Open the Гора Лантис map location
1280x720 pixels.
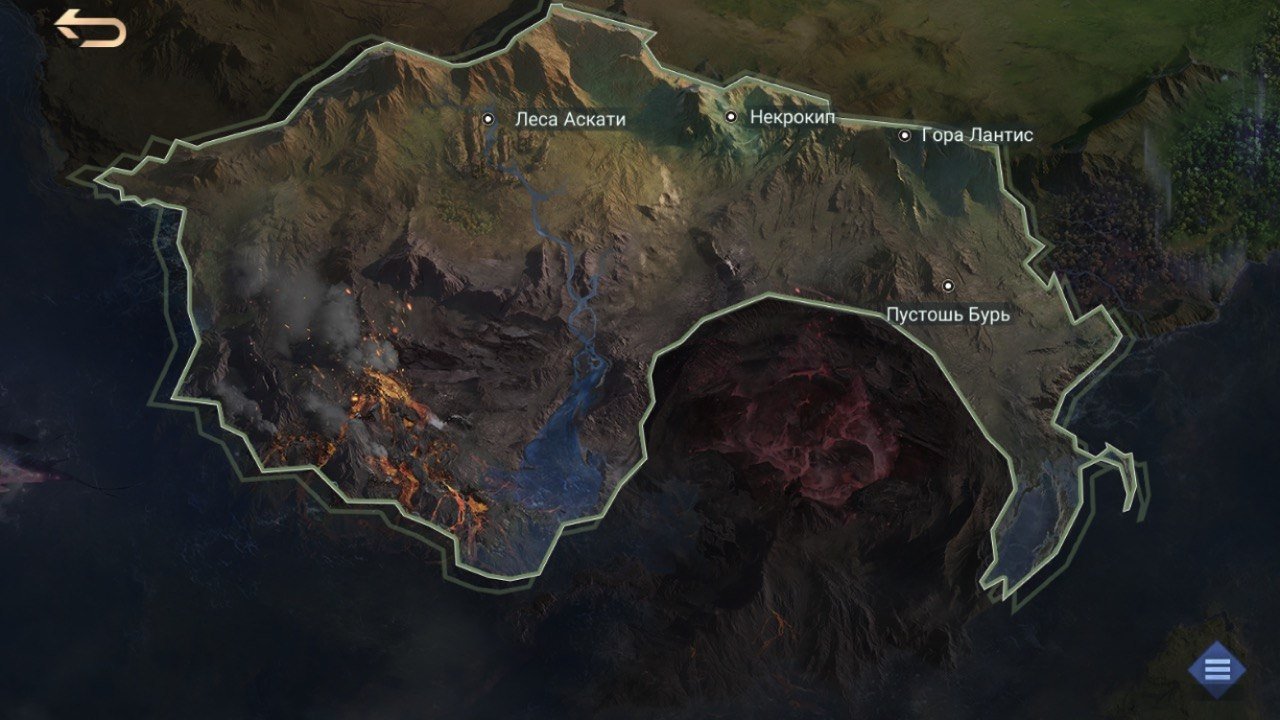[x=905, y=135]
